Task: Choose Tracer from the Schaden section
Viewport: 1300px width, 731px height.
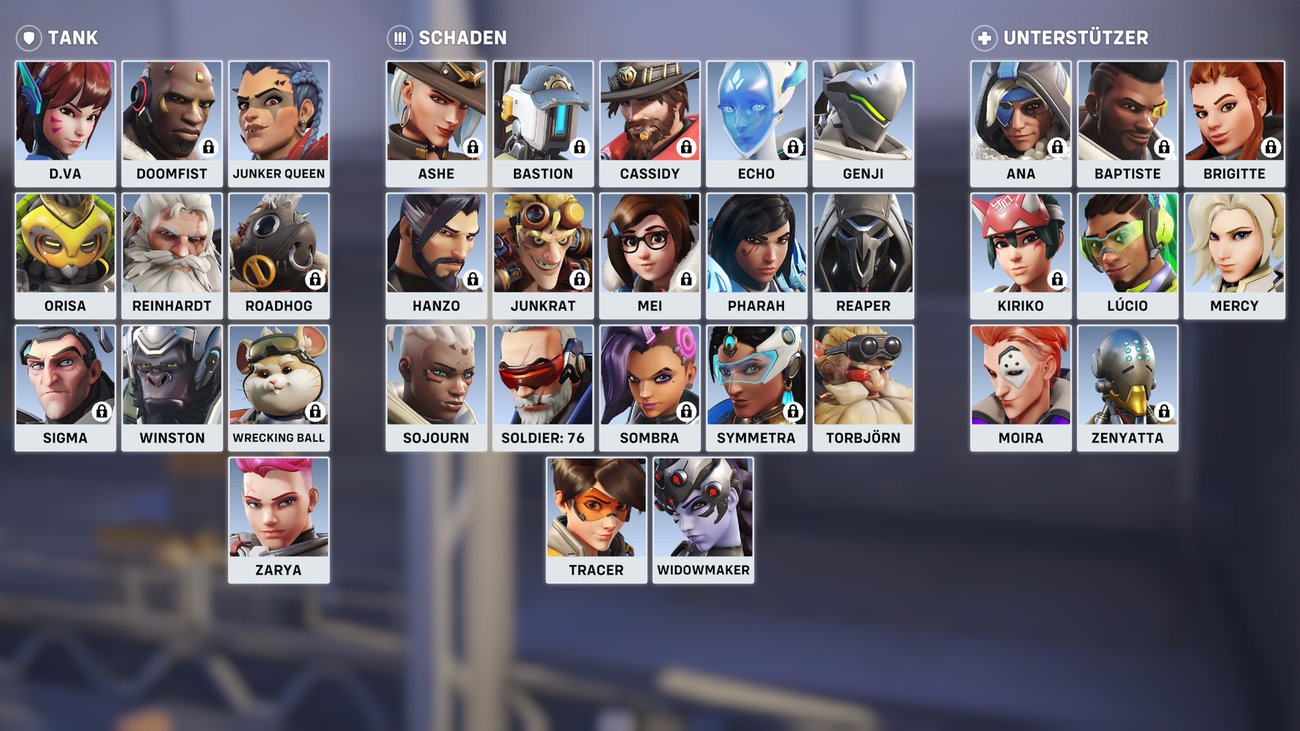Action: [x=596, y=508]
